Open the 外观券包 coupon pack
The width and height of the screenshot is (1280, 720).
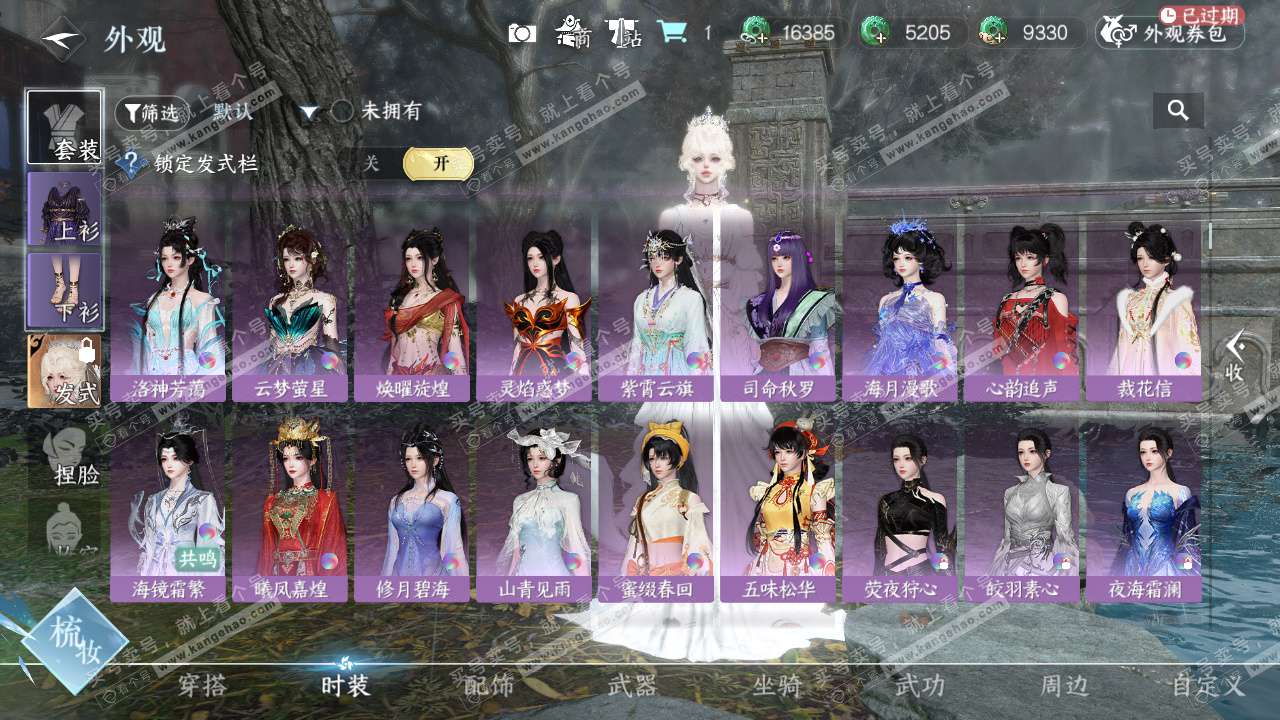(x=1171, y=33)
